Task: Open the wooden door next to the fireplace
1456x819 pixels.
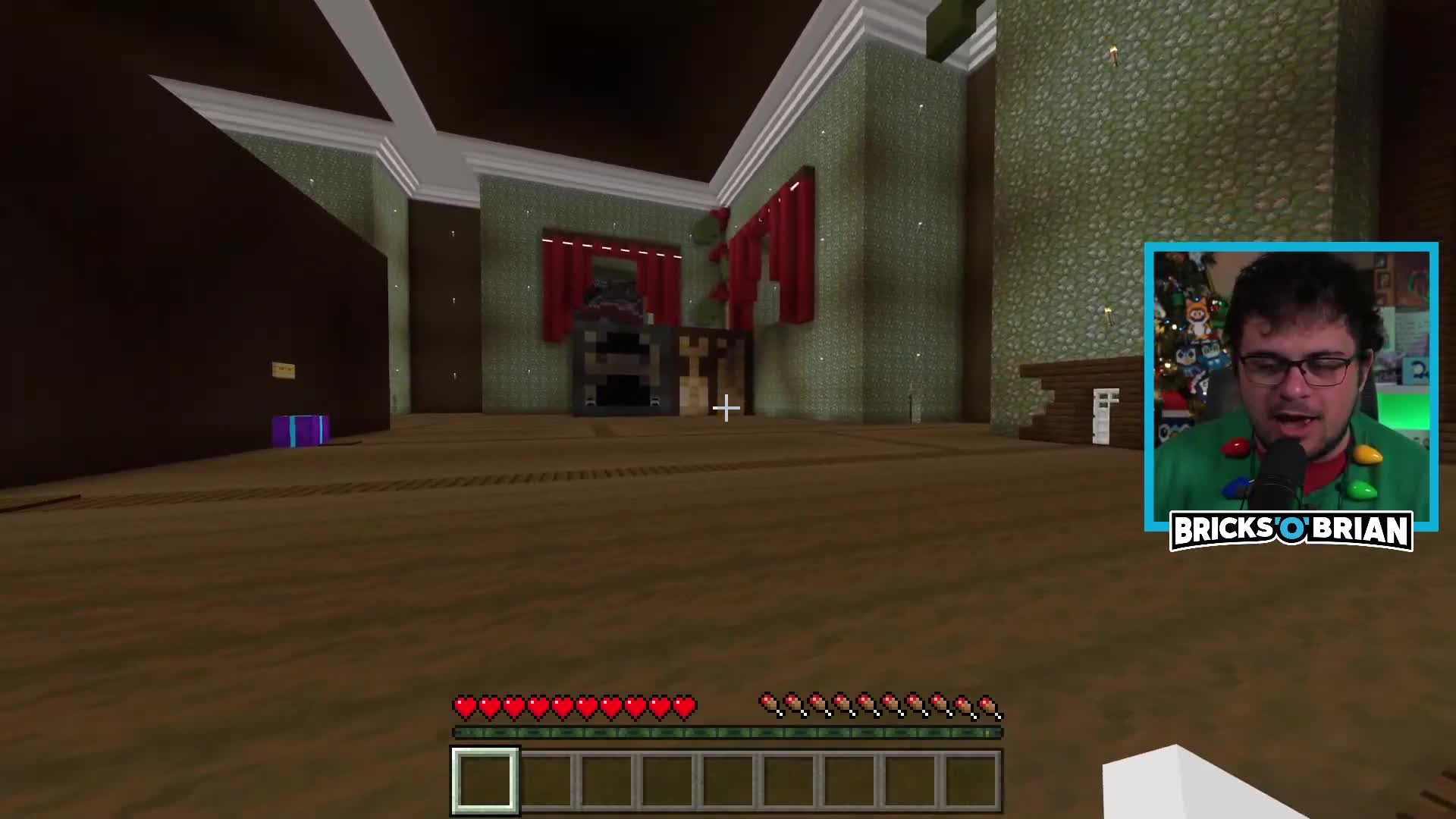Action: point(692,372)
